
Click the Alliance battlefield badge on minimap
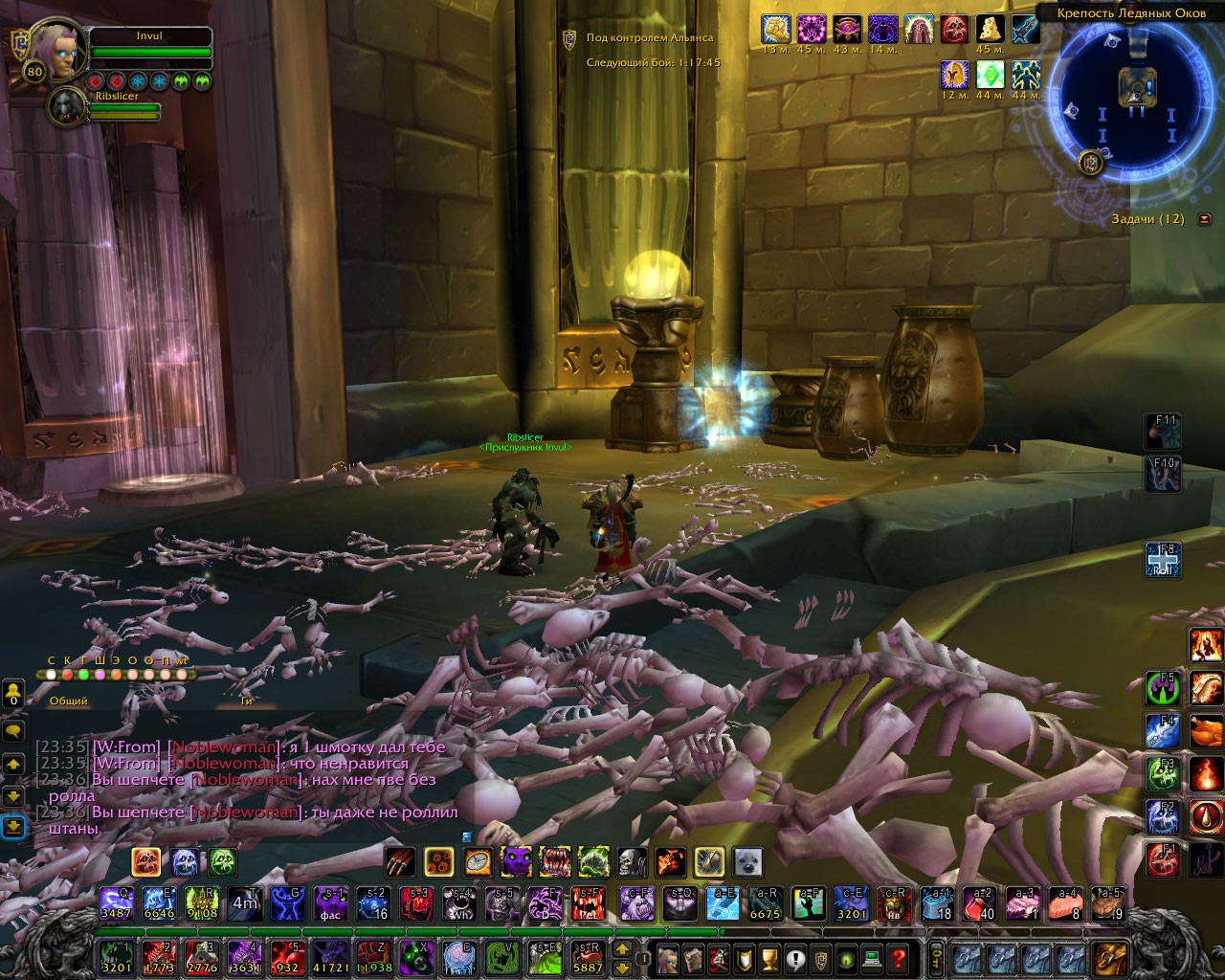1089,162
